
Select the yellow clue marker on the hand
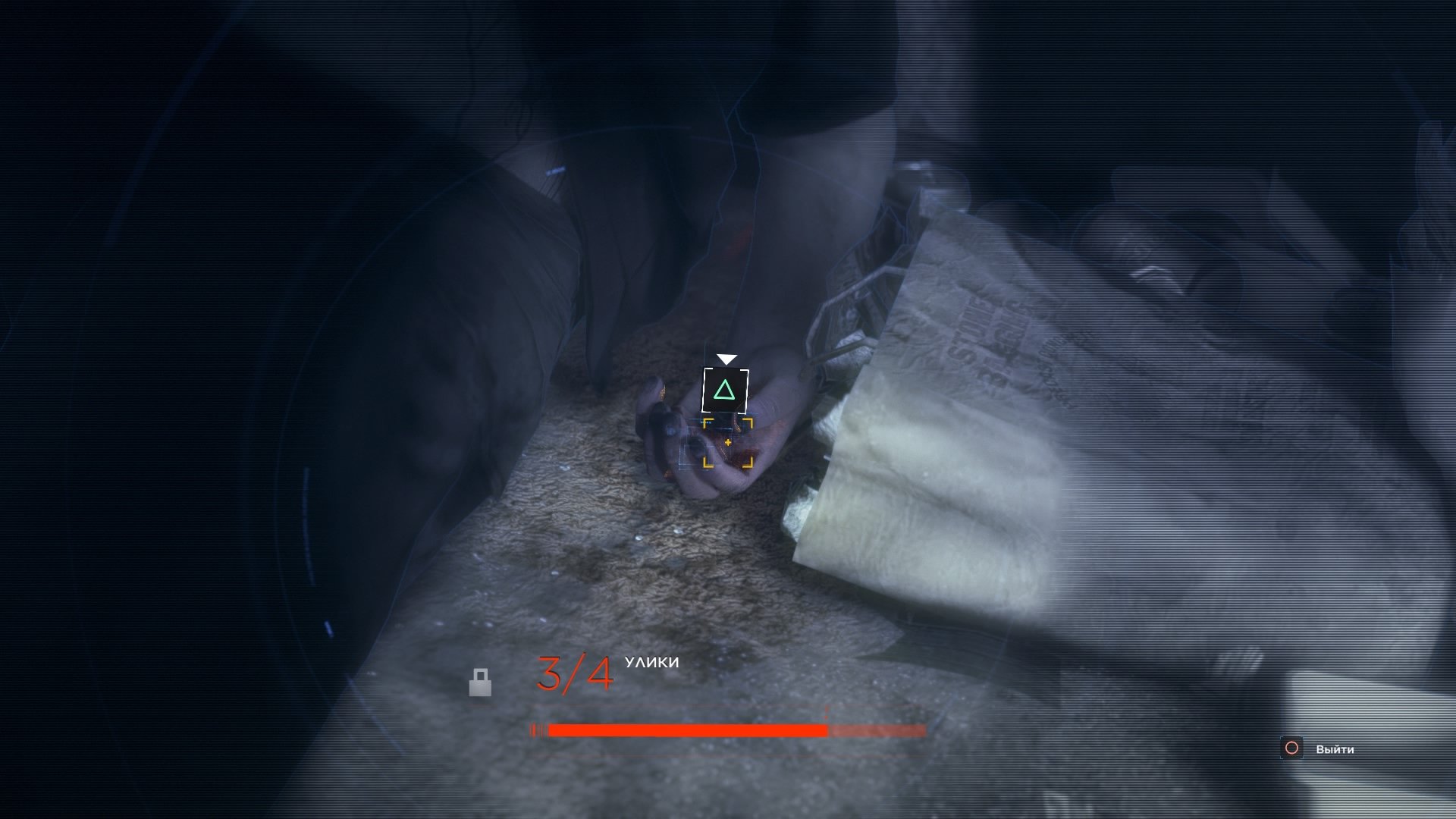pos(728,442)
